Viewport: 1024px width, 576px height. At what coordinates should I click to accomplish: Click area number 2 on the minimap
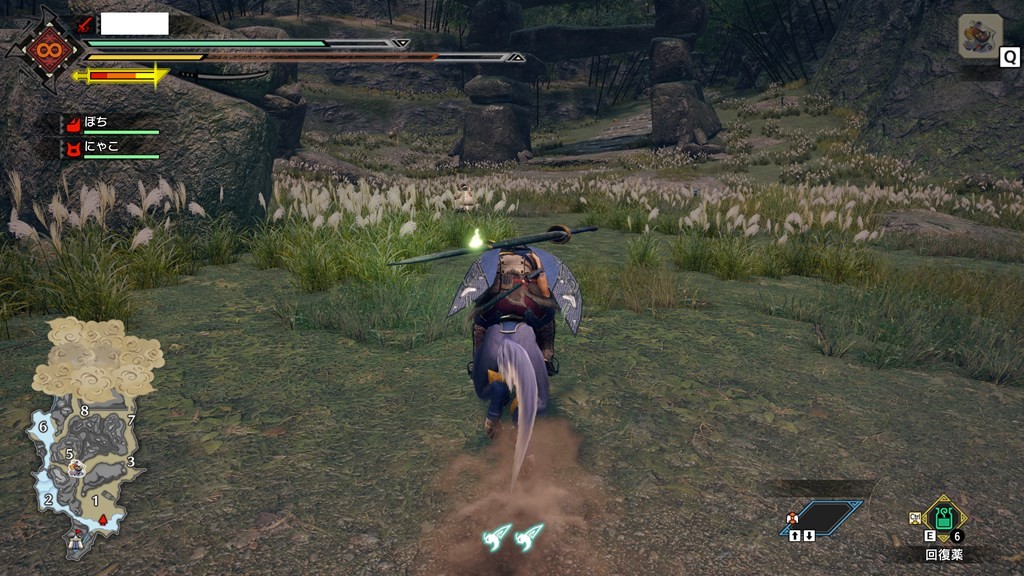[47, 499]
